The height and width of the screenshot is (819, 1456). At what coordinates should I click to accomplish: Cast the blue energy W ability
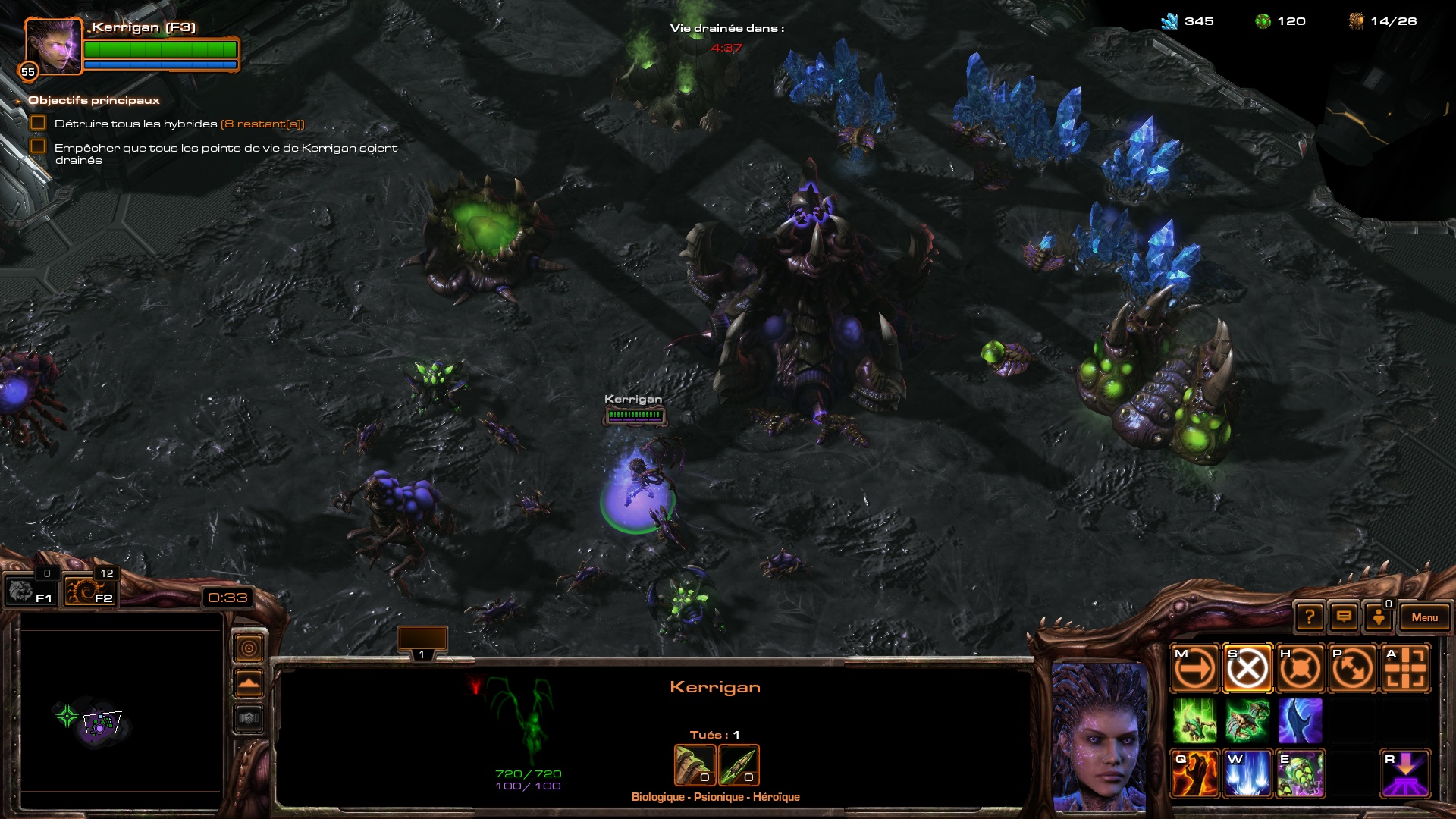pos(1247,774)
